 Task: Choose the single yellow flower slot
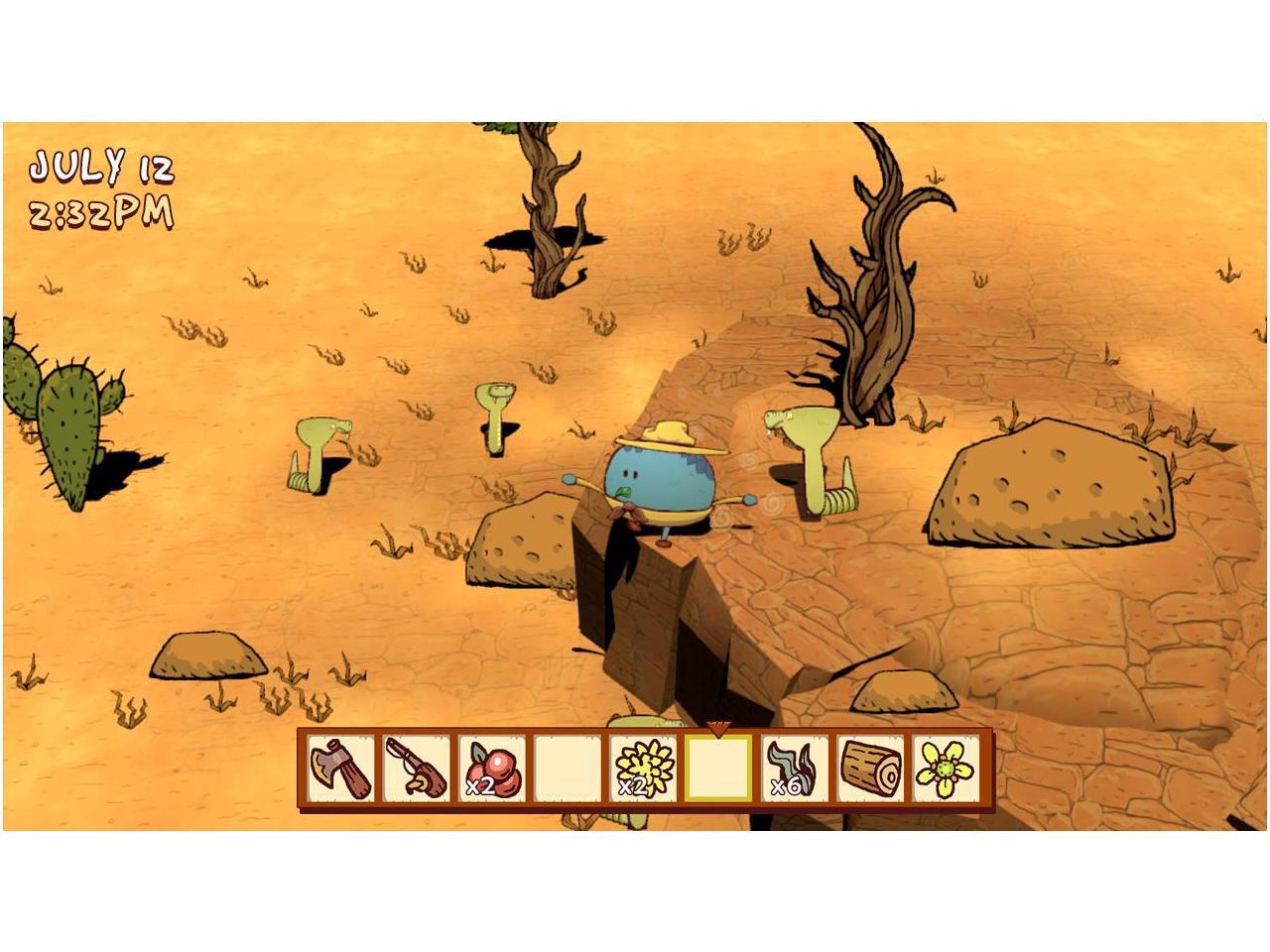(947, 769)
